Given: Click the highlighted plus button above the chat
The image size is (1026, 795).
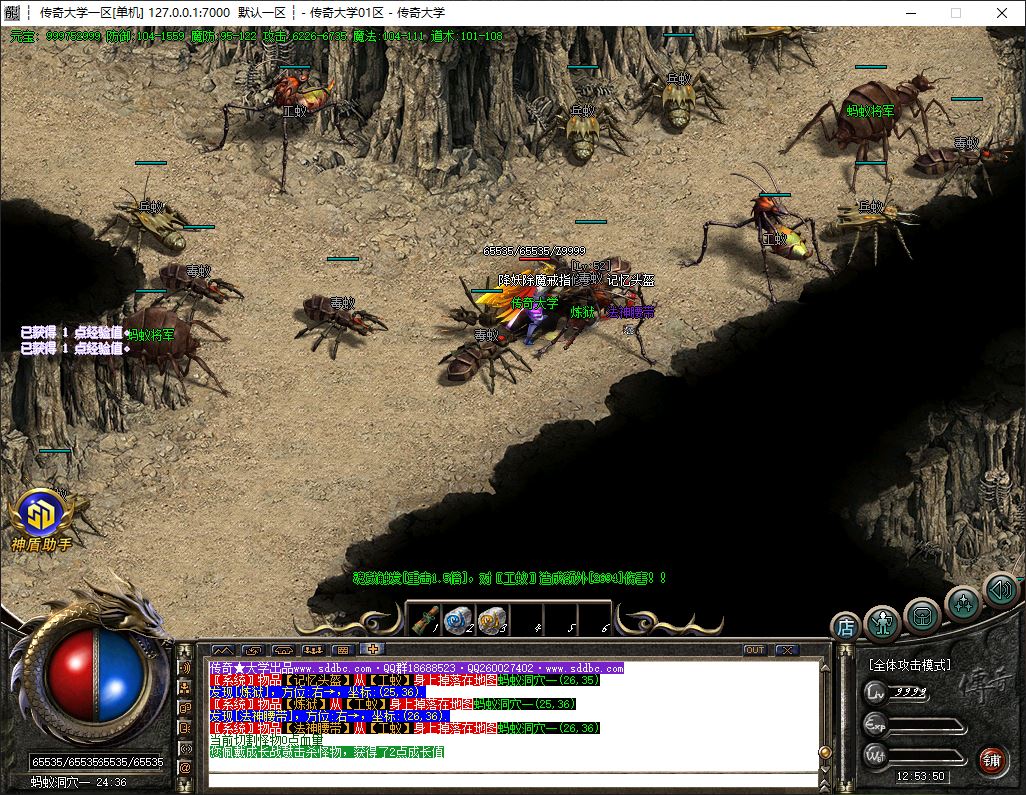Looking at the screenshot, I should pyautogui.click(x=372, y=650).
